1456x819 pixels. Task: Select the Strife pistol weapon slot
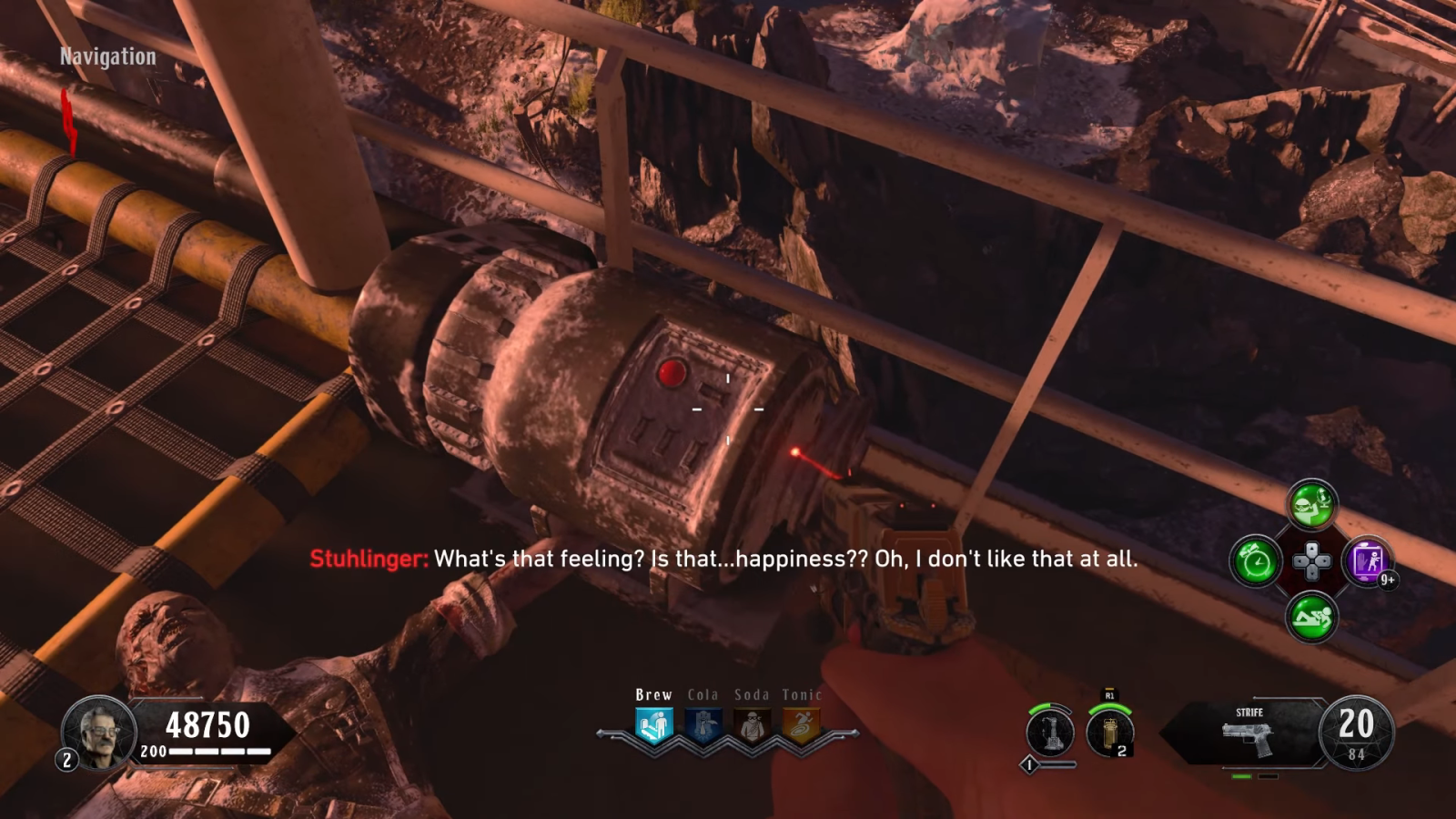(1249, 733)
